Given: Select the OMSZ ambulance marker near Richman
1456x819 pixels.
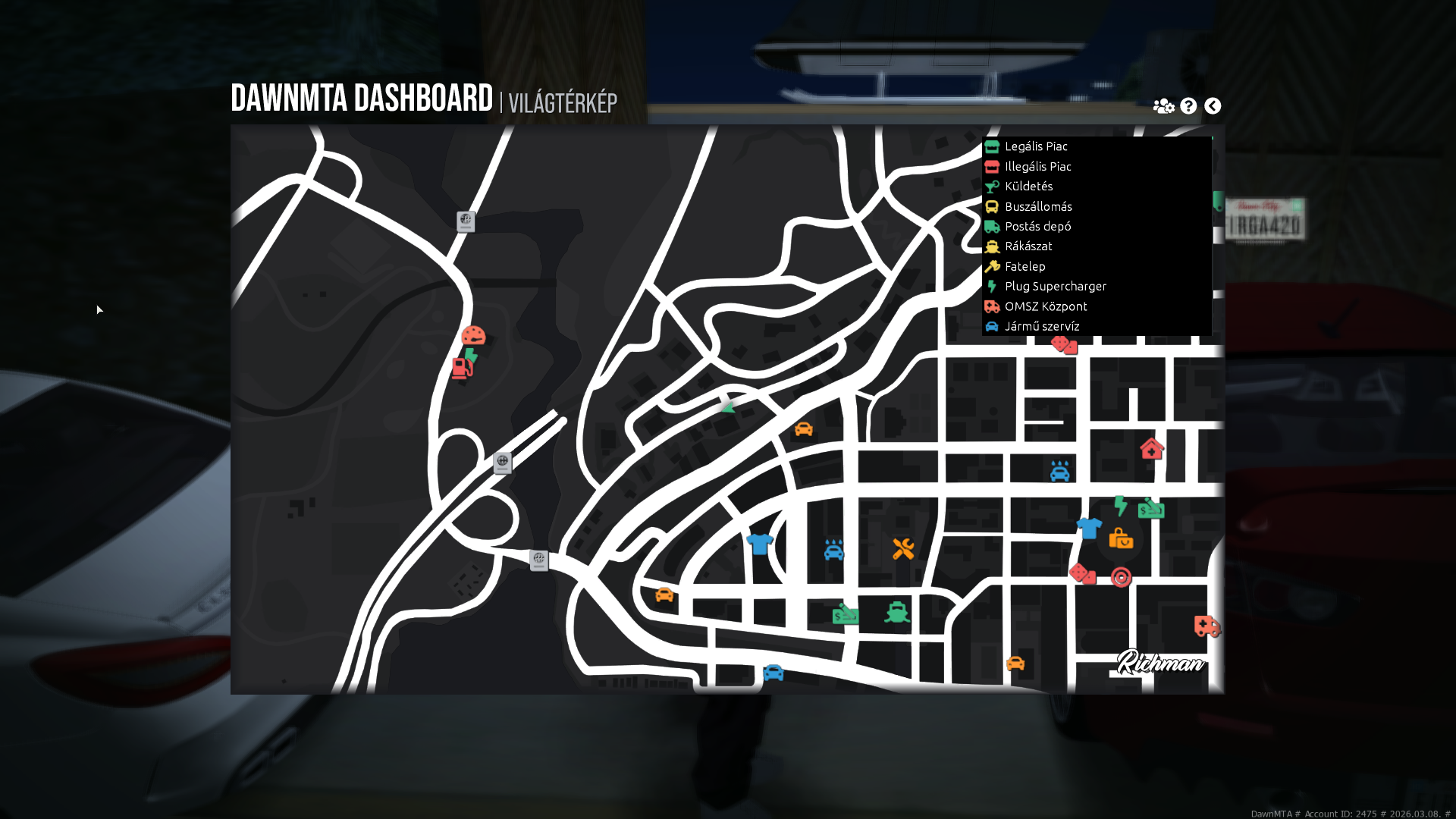Looking at the screenshot, I should (x=1207, y=627).
